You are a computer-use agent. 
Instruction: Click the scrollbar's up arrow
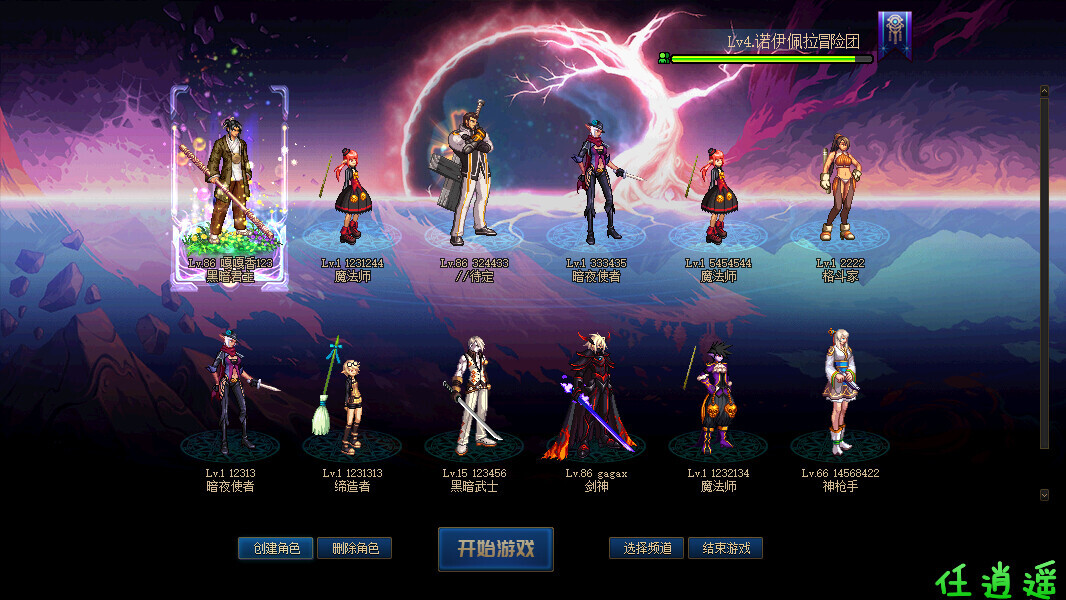[x=1044, y=91]
